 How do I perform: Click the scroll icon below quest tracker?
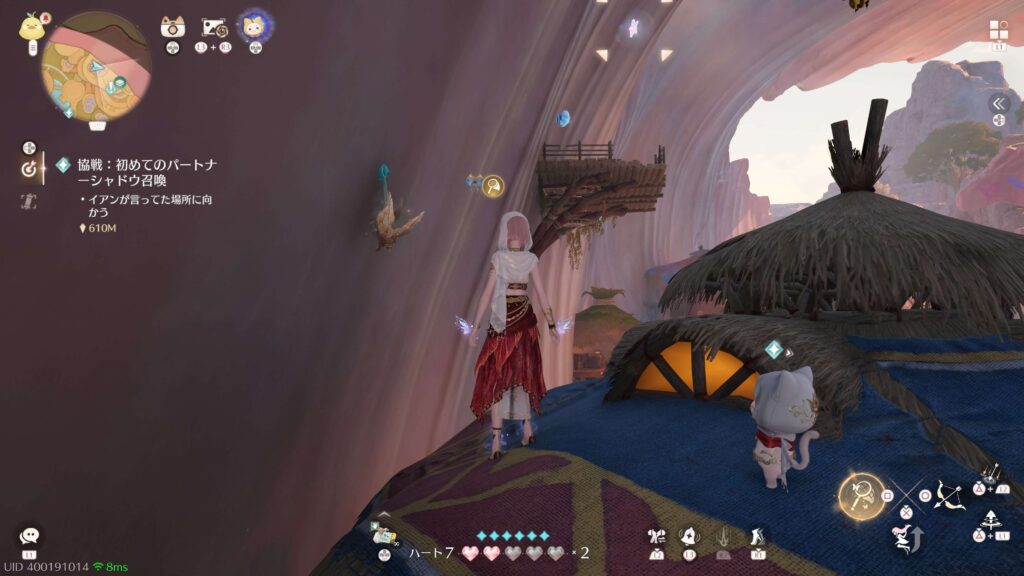point(28,202)
